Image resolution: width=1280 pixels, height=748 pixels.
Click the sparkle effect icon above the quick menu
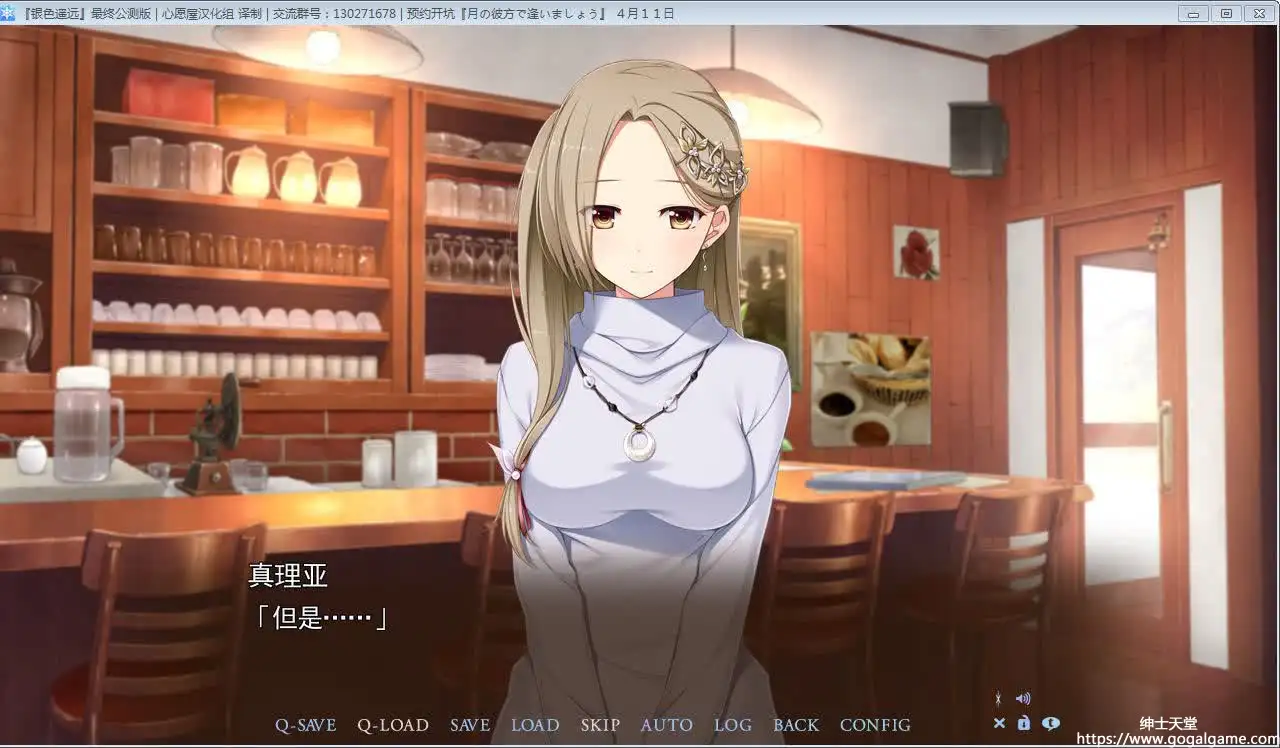click(998, 698)
